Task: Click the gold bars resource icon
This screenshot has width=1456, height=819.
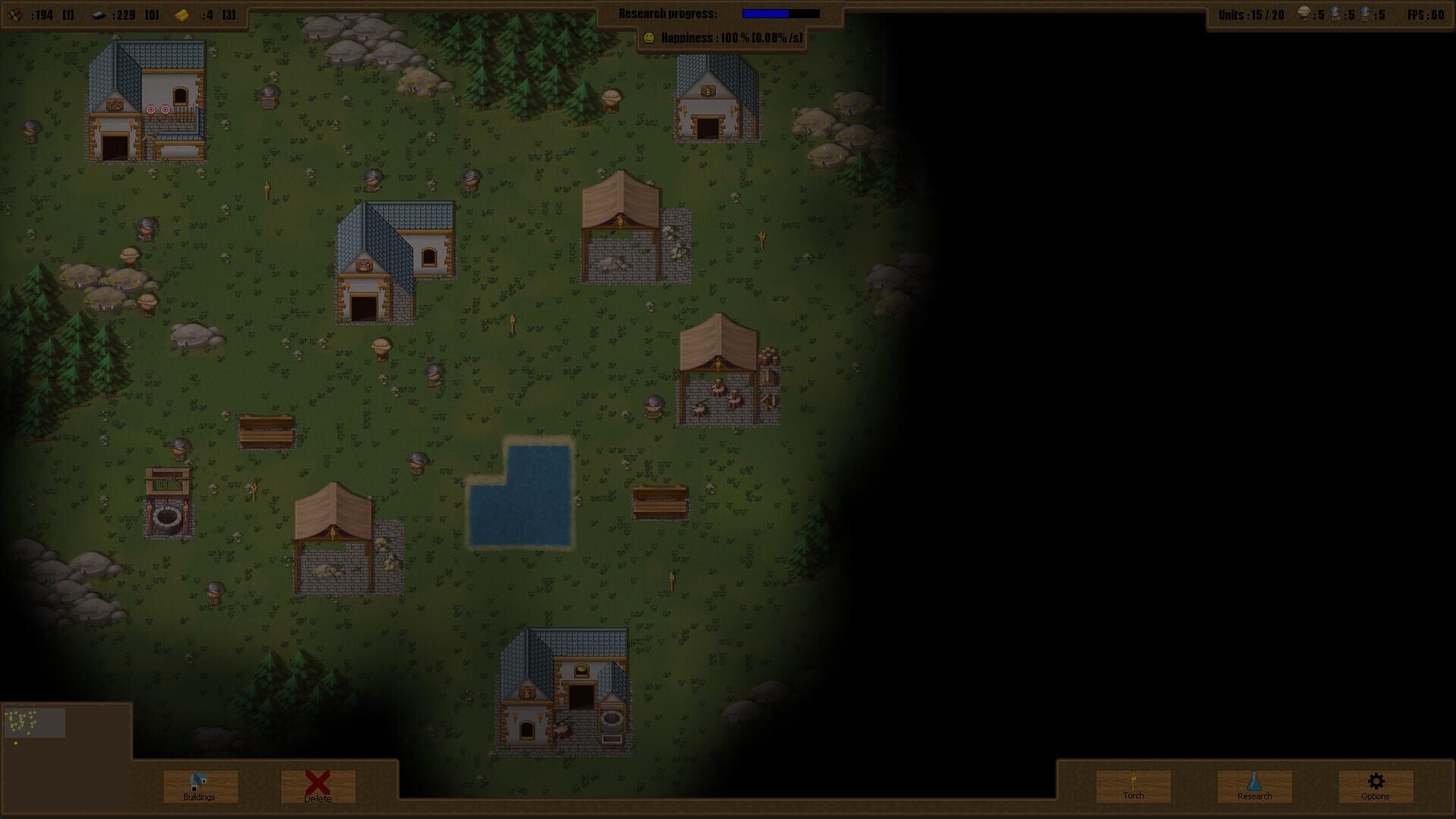Action: (x=182, y=13)
